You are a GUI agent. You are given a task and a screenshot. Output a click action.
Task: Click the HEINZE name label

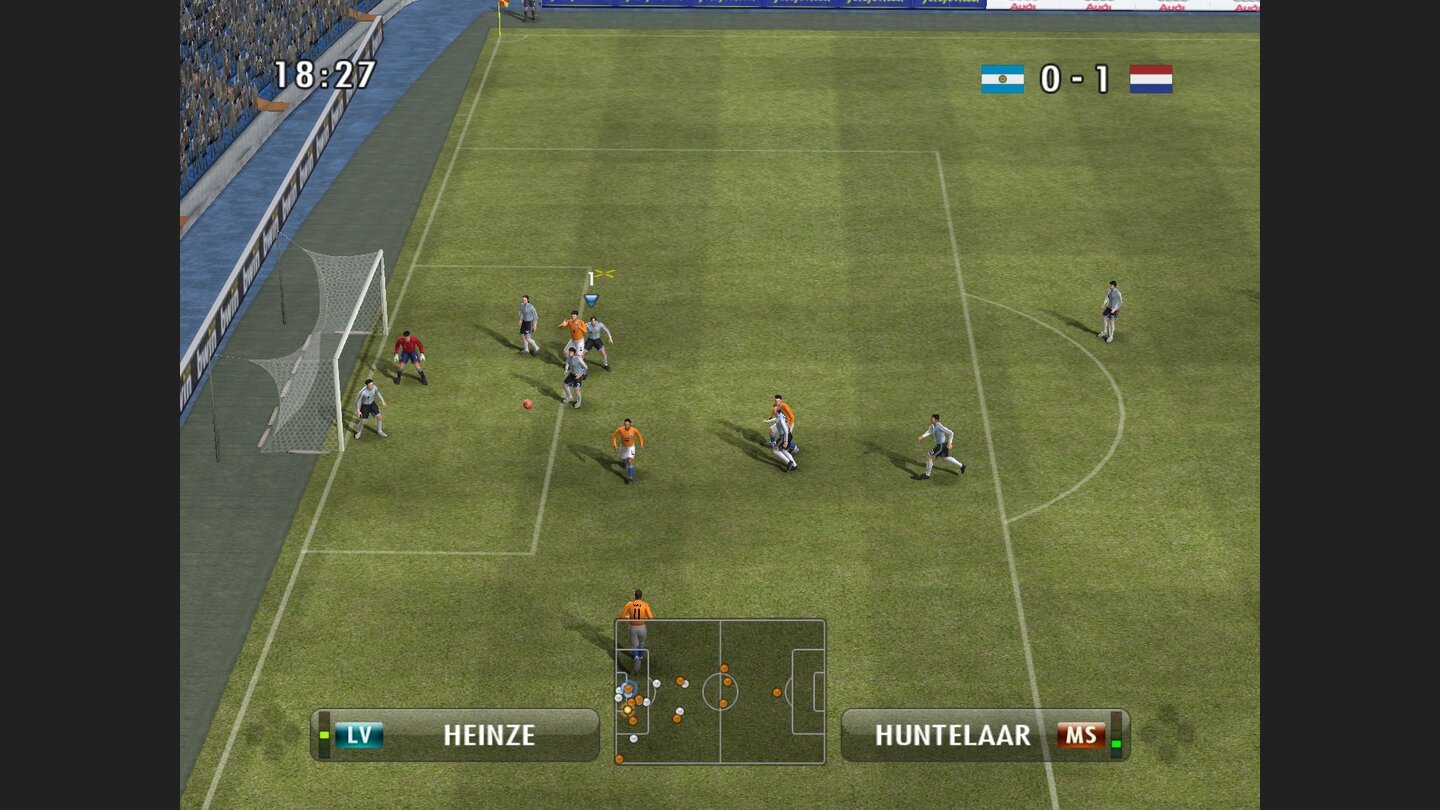(489, 736)
